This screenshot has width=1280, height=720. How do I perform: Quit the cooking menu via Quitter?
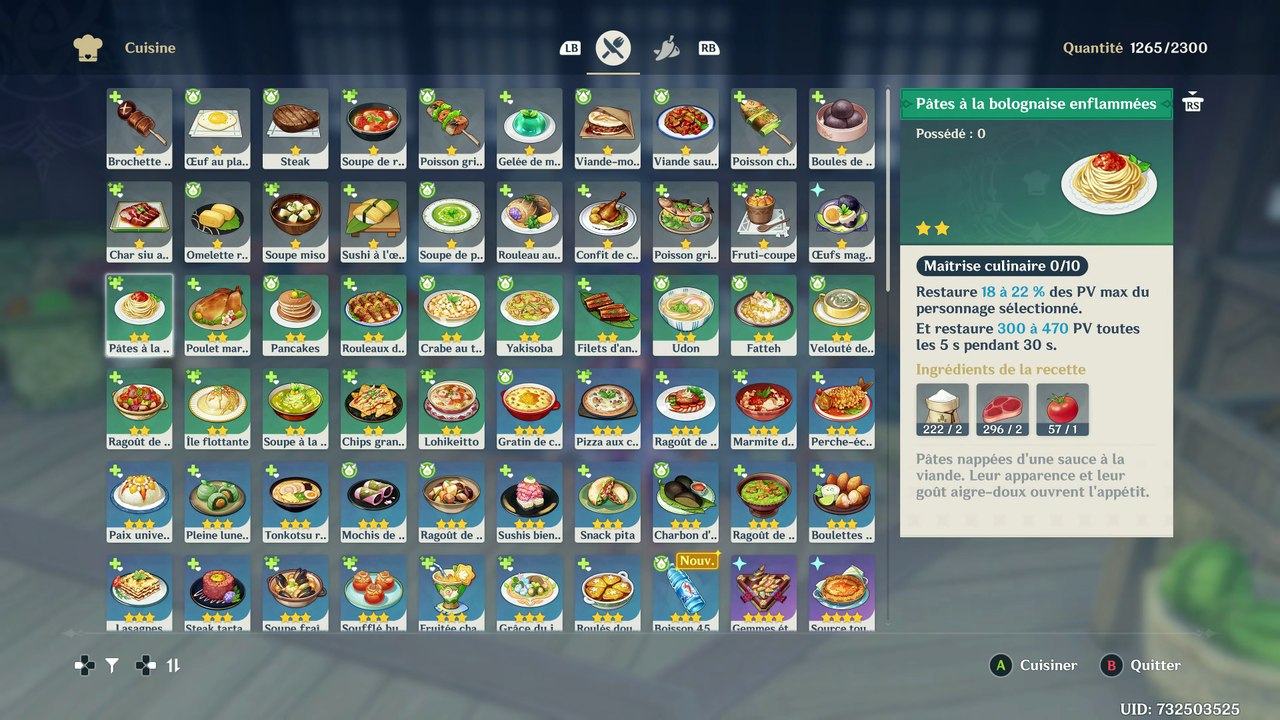(x=1143, y=665)
